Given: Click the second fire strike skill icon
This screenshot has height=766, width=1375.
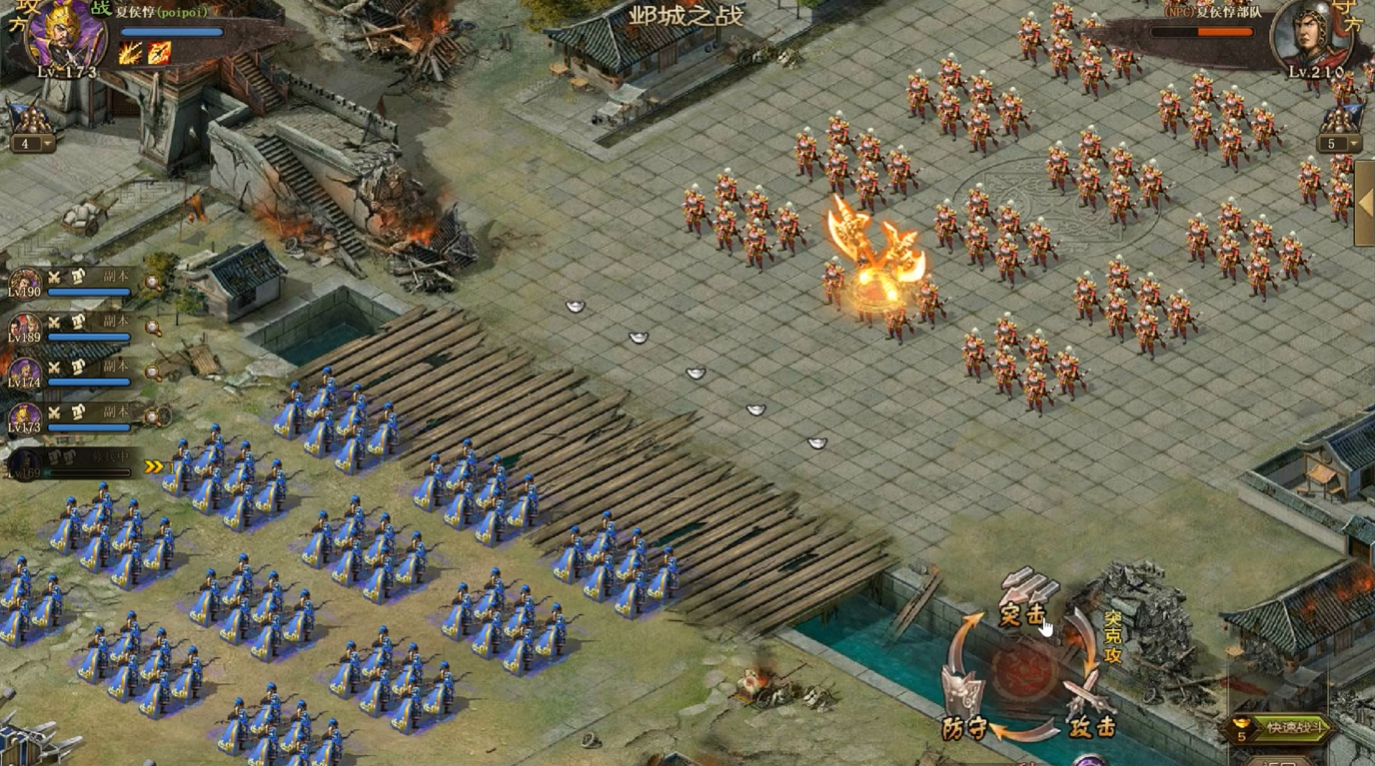Looking at the screenshot, I should 159,53.
